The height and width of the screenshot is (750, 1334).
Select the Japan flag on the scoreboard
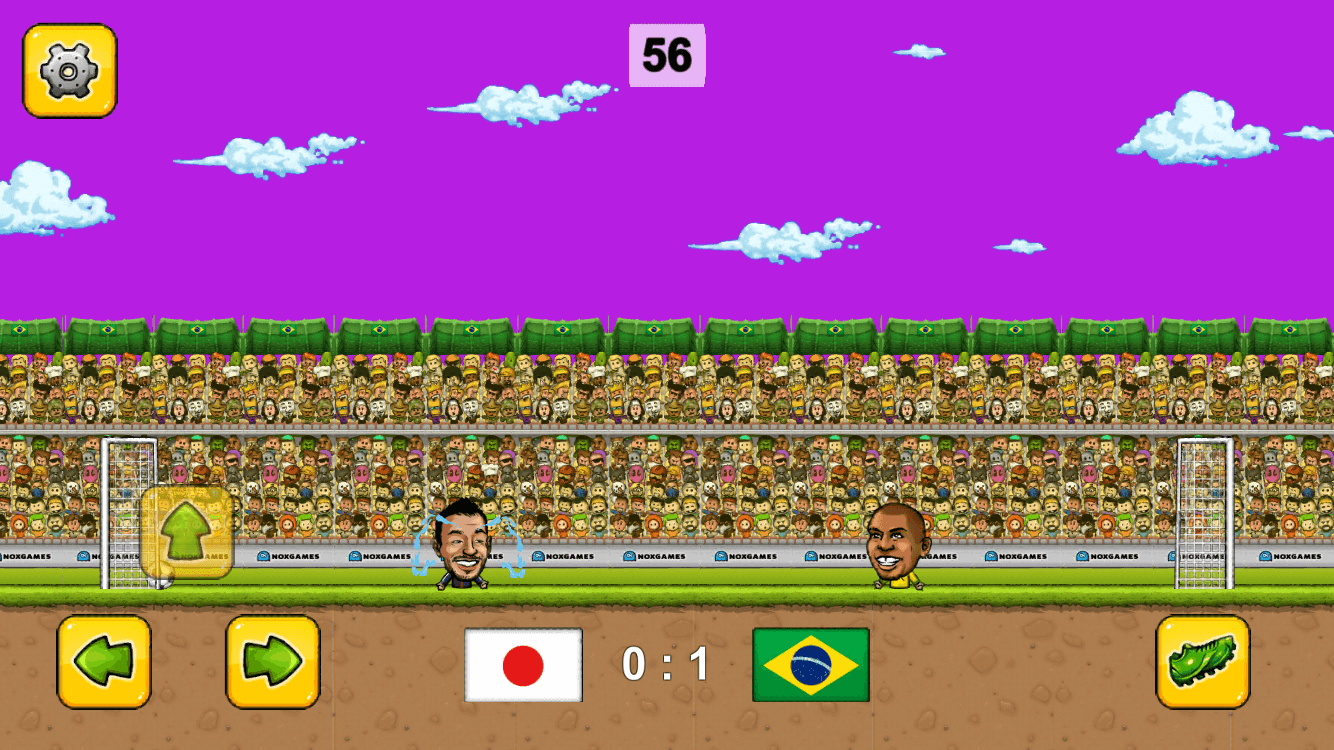(521, 665)
